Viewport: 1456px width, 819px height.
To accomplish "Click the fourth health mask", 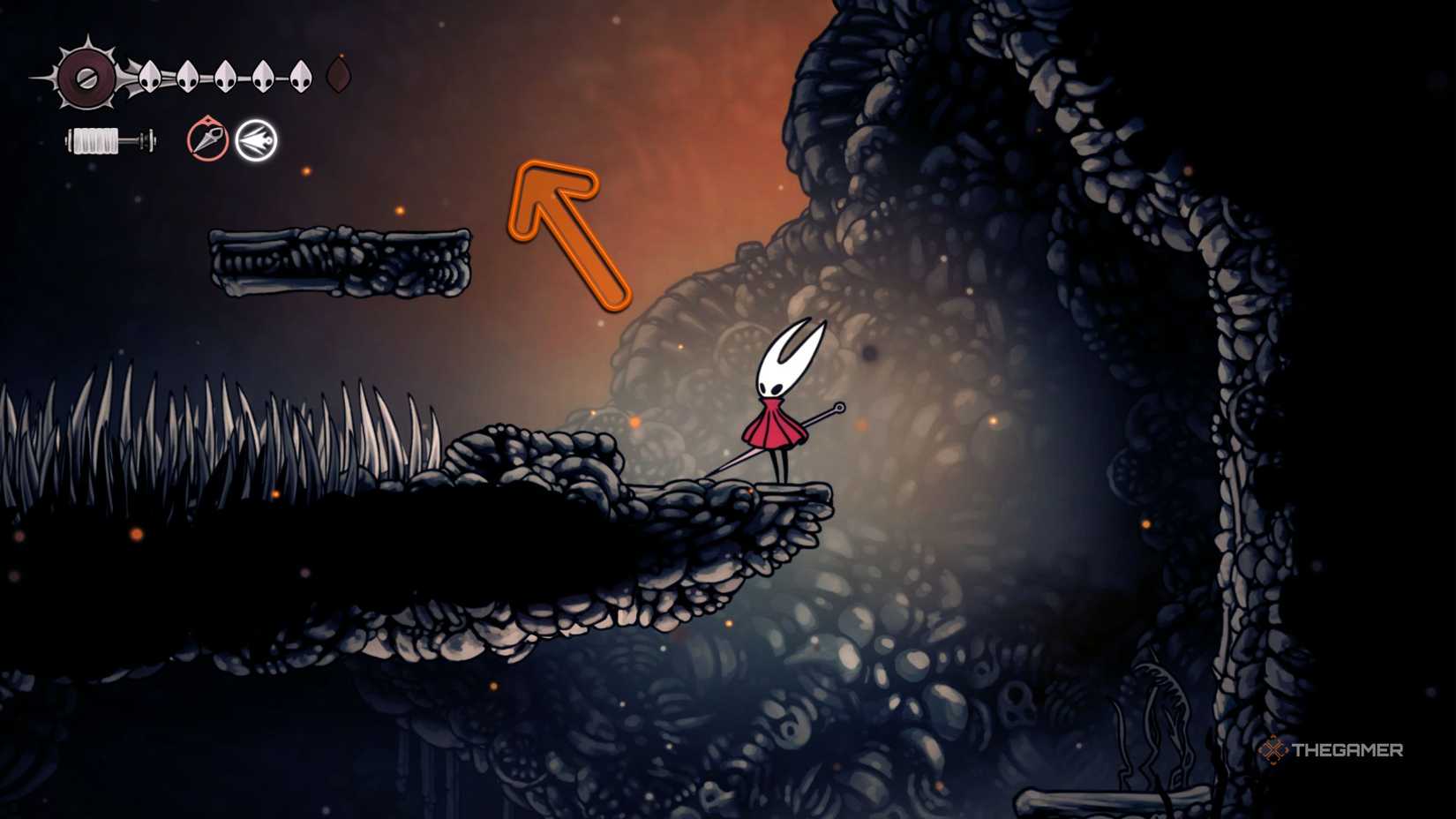I will [262, 75].
